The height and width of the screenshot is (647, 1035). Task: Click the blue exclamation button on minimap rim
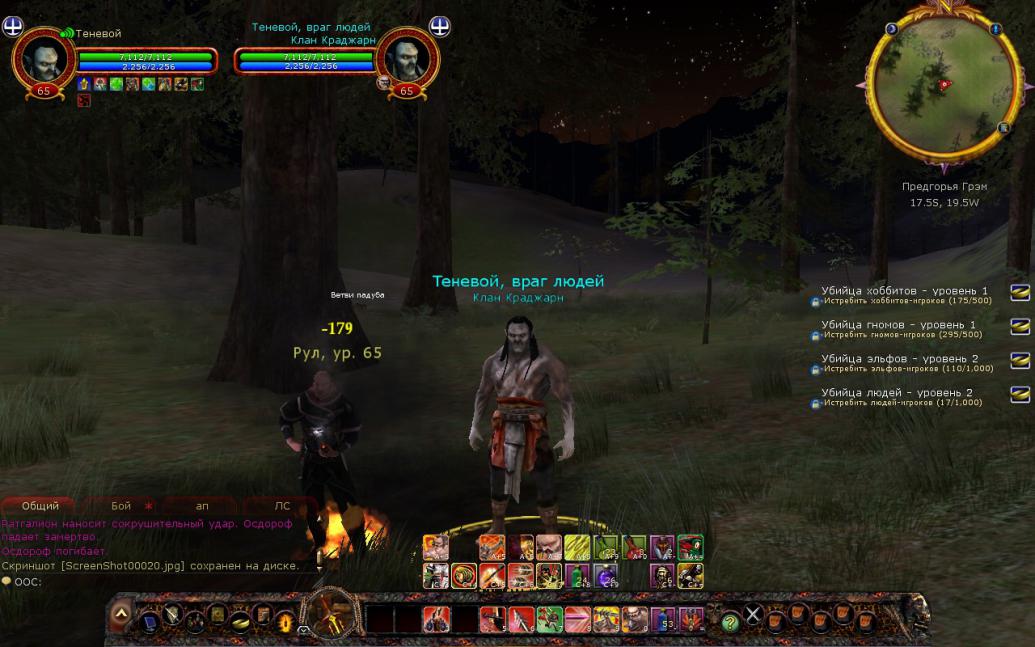997,30
